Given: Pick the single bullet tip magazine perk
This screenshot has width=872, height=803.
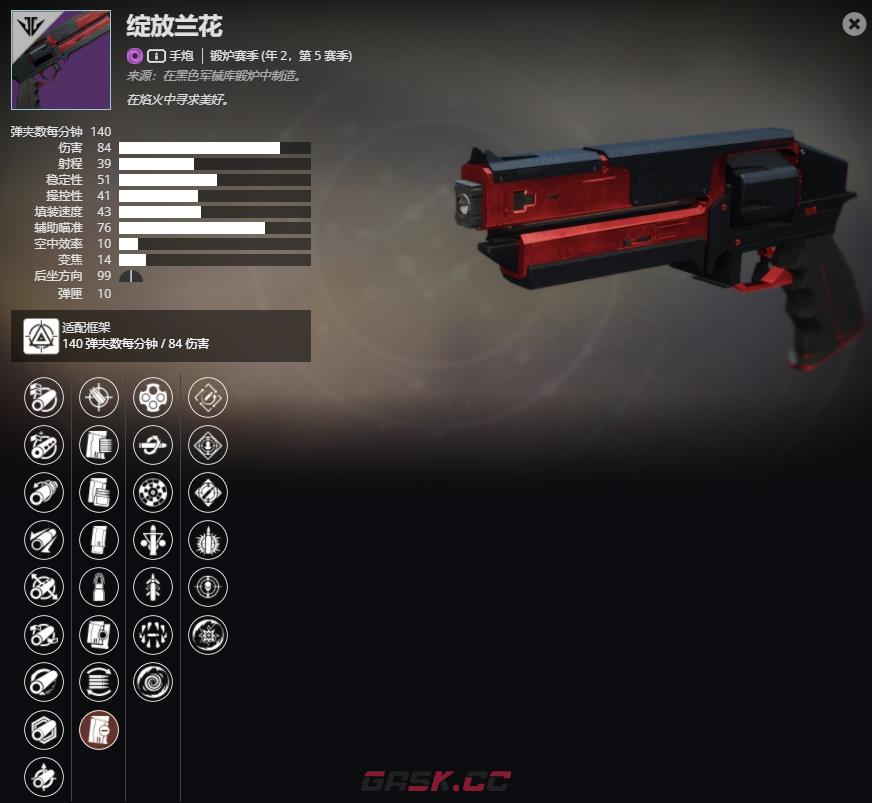Looking at the screenshot, I should [99, 587].
